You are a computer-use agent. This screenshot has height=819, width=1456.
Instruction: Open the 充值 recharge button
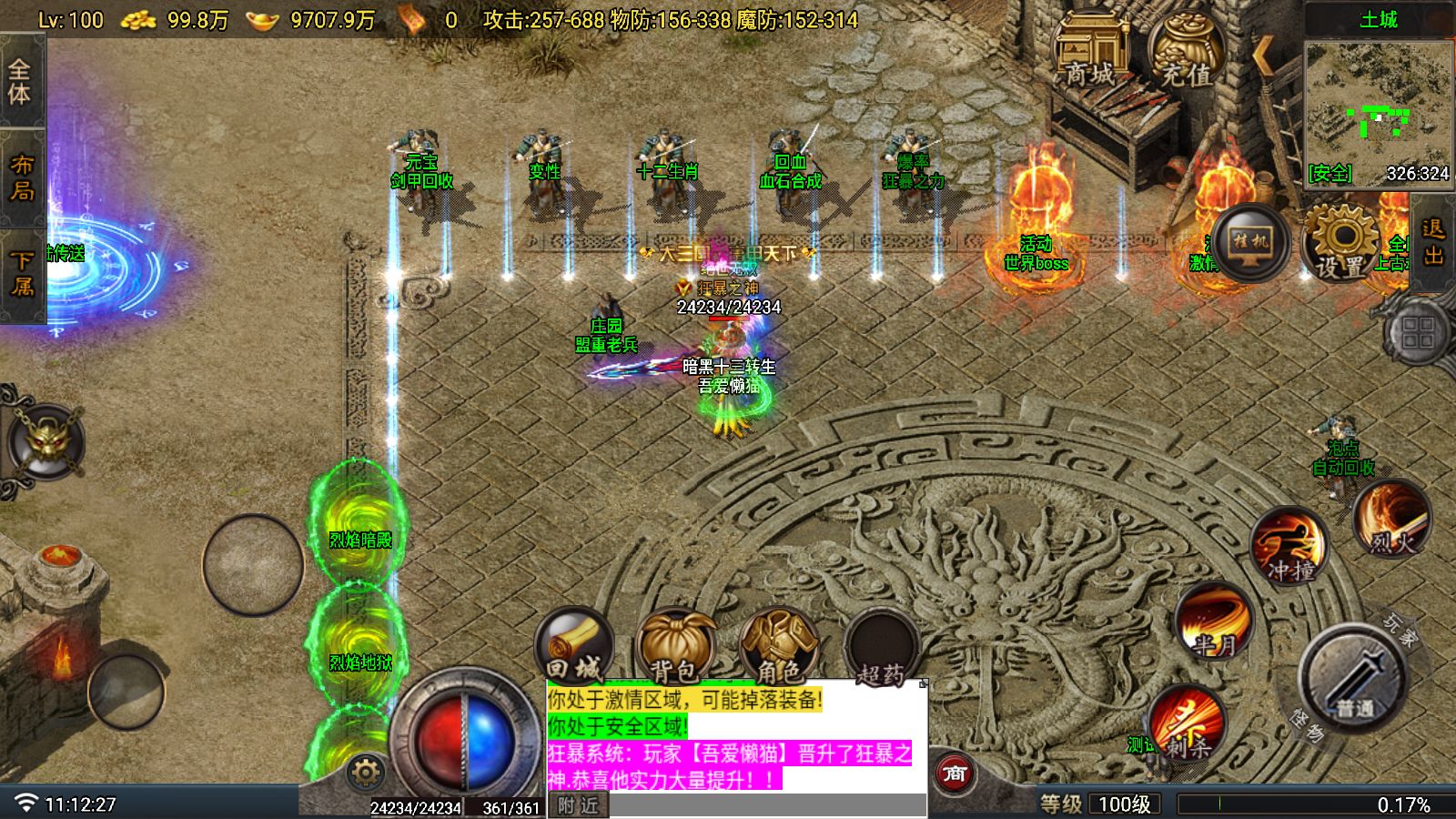(1186, 53)
